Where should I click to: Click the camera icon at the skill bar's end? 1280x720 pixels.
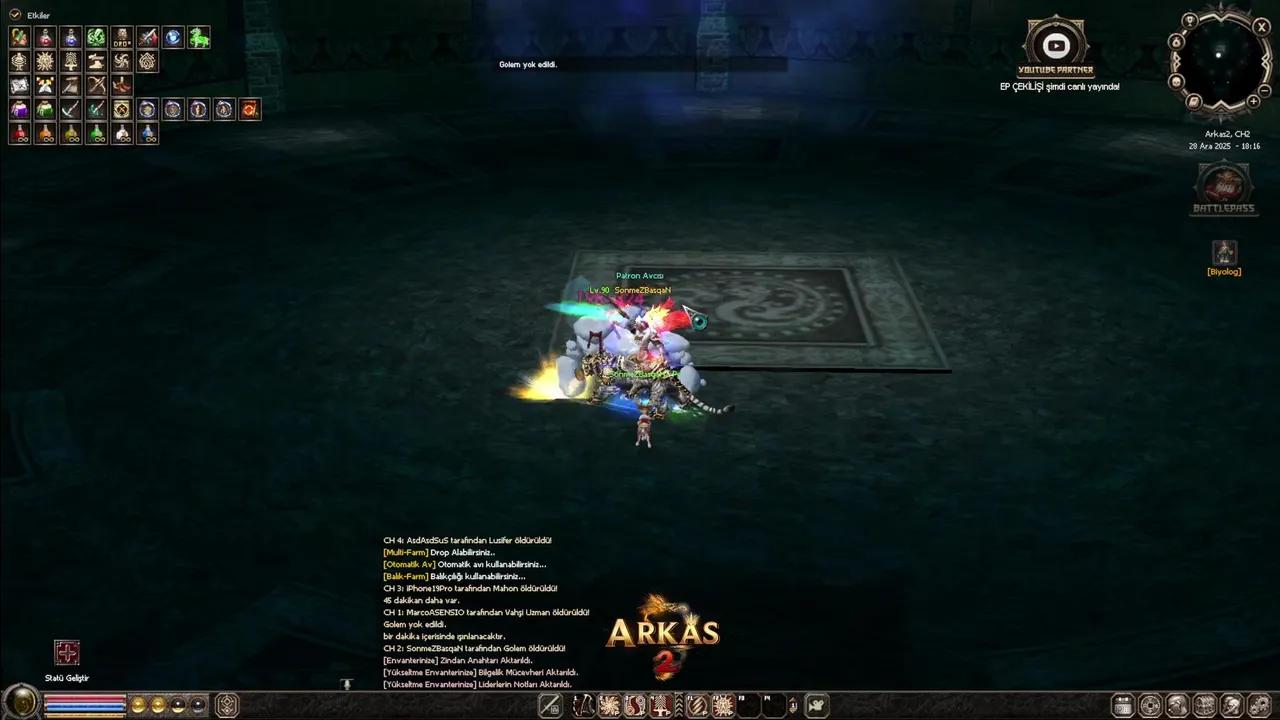(x=814, y=705)
